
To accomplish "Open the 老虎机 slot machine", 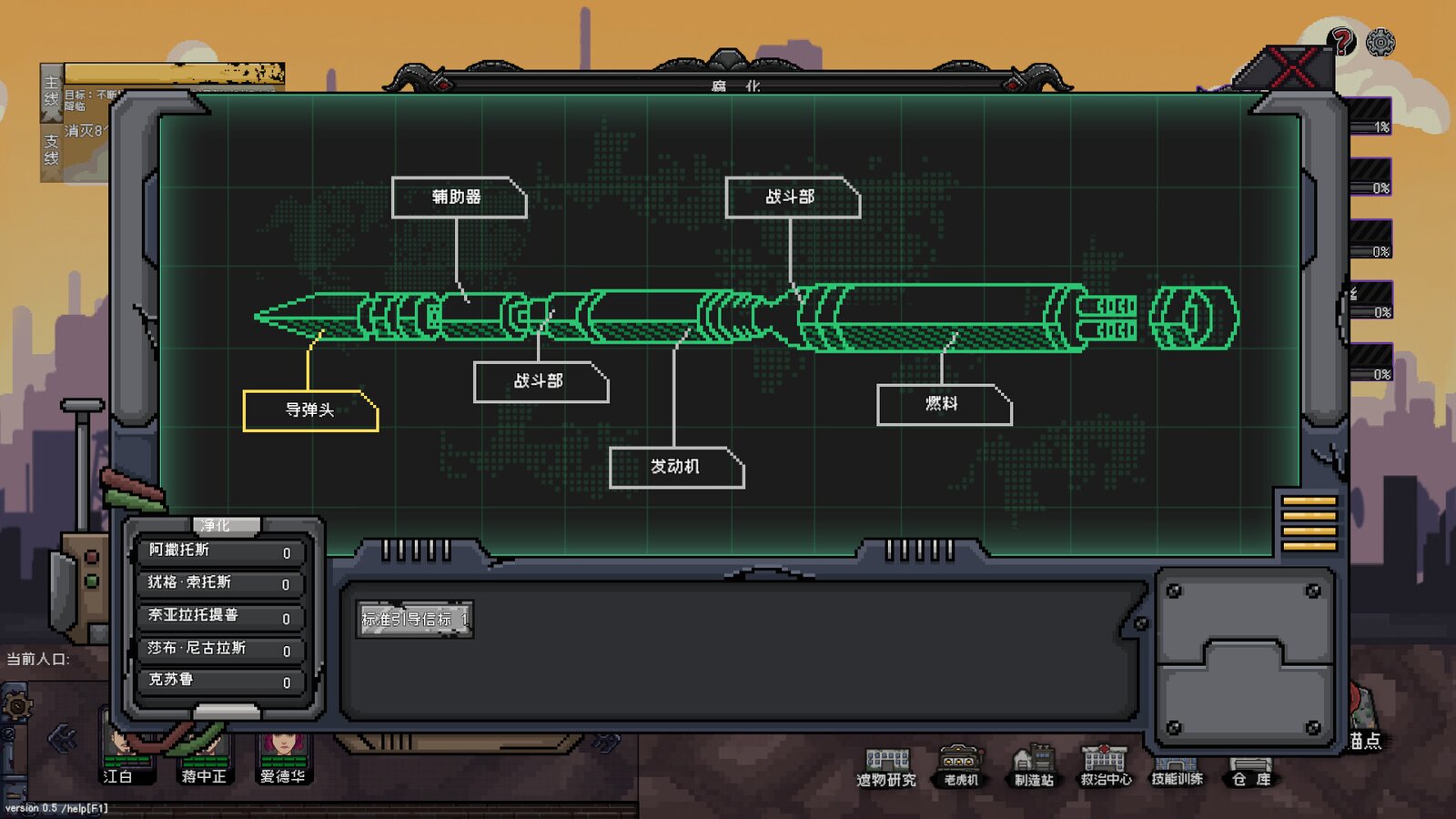I will pos(961,766).
